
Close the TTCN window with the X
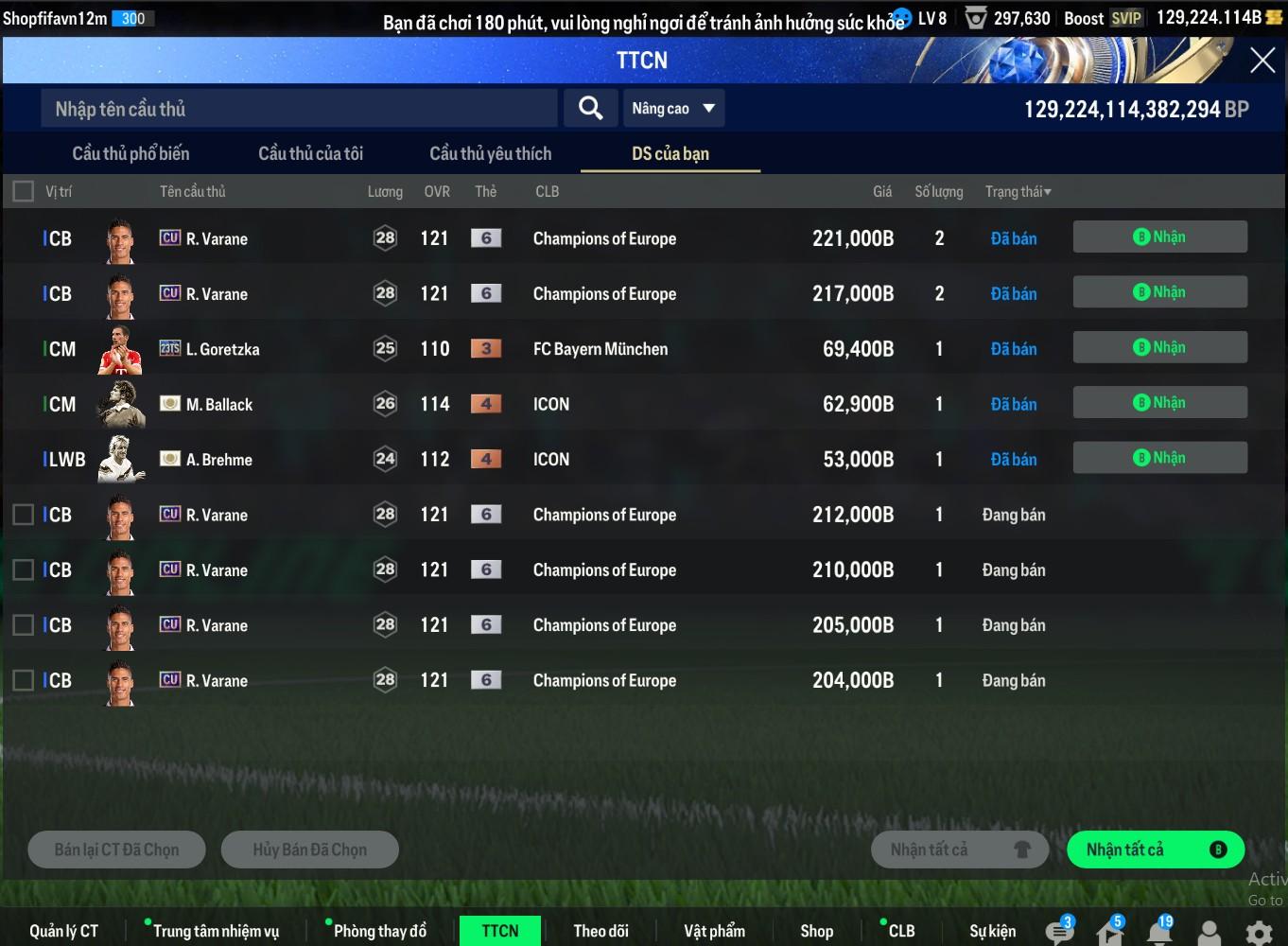point(1262,61)
